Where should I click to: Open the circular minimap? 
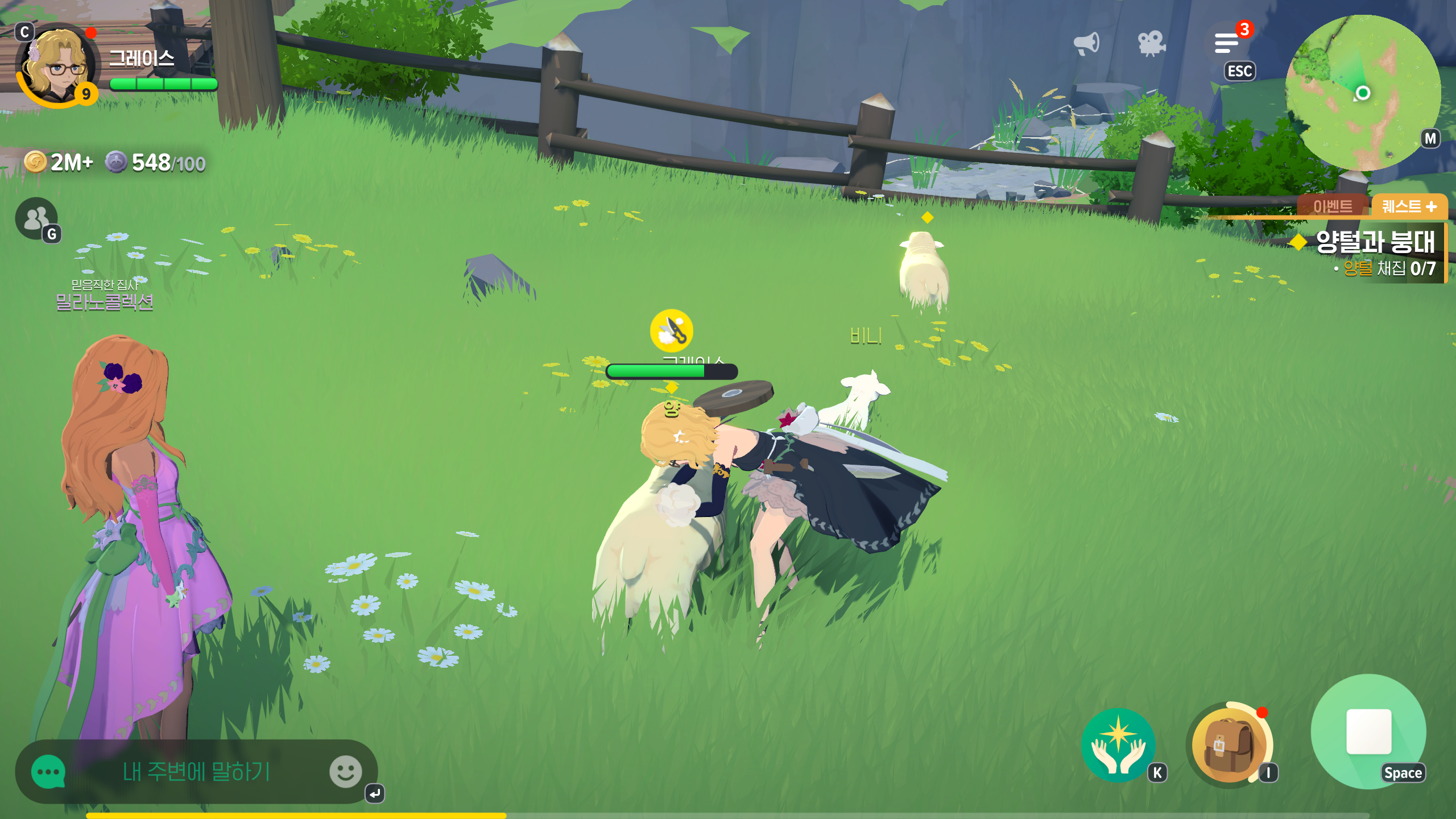pos(1362,93)
